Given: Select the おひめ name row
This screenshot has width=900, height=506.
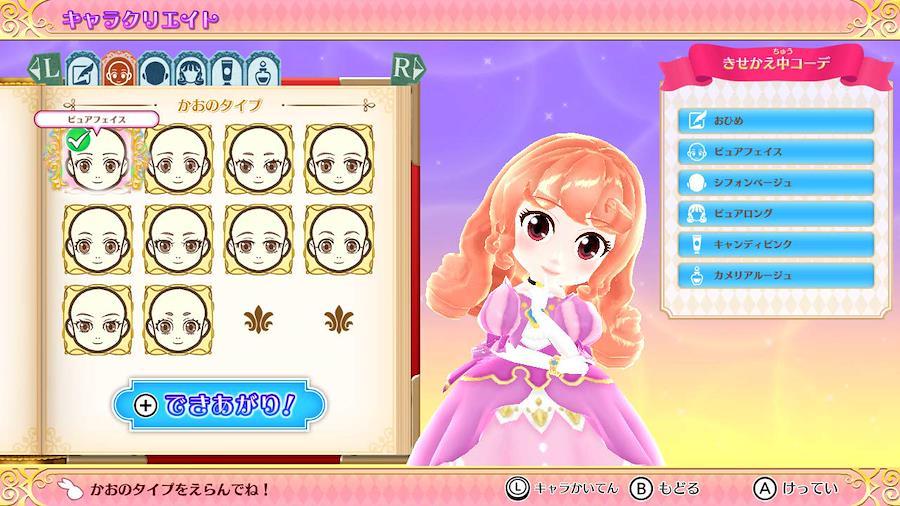Looking at the screenshot, I should pos(776,121).
